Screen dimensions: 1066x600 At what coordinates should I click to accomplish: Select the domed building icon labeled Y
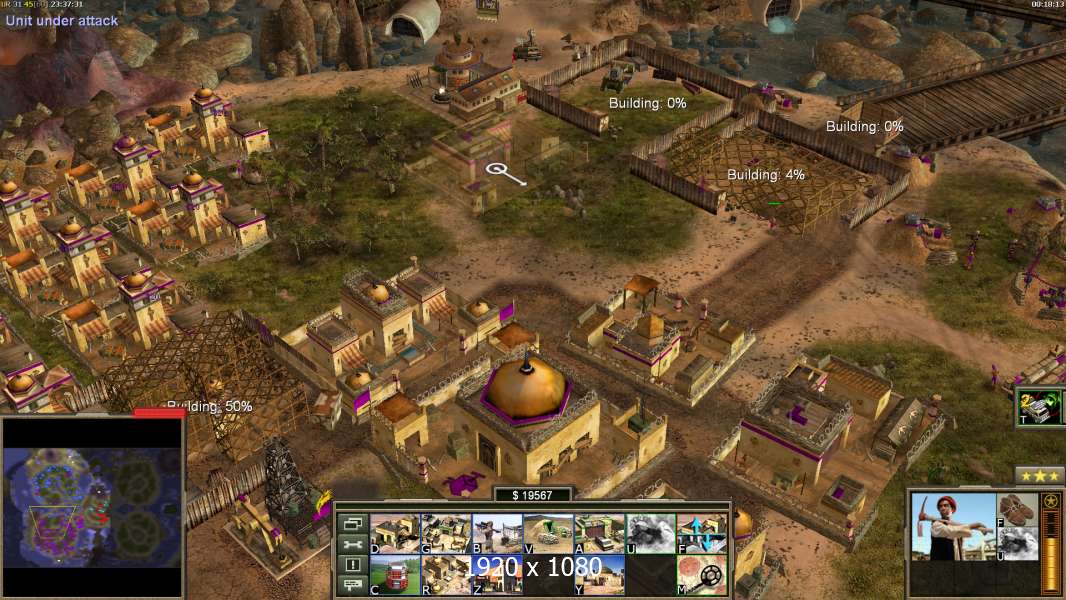coord(599,575)
